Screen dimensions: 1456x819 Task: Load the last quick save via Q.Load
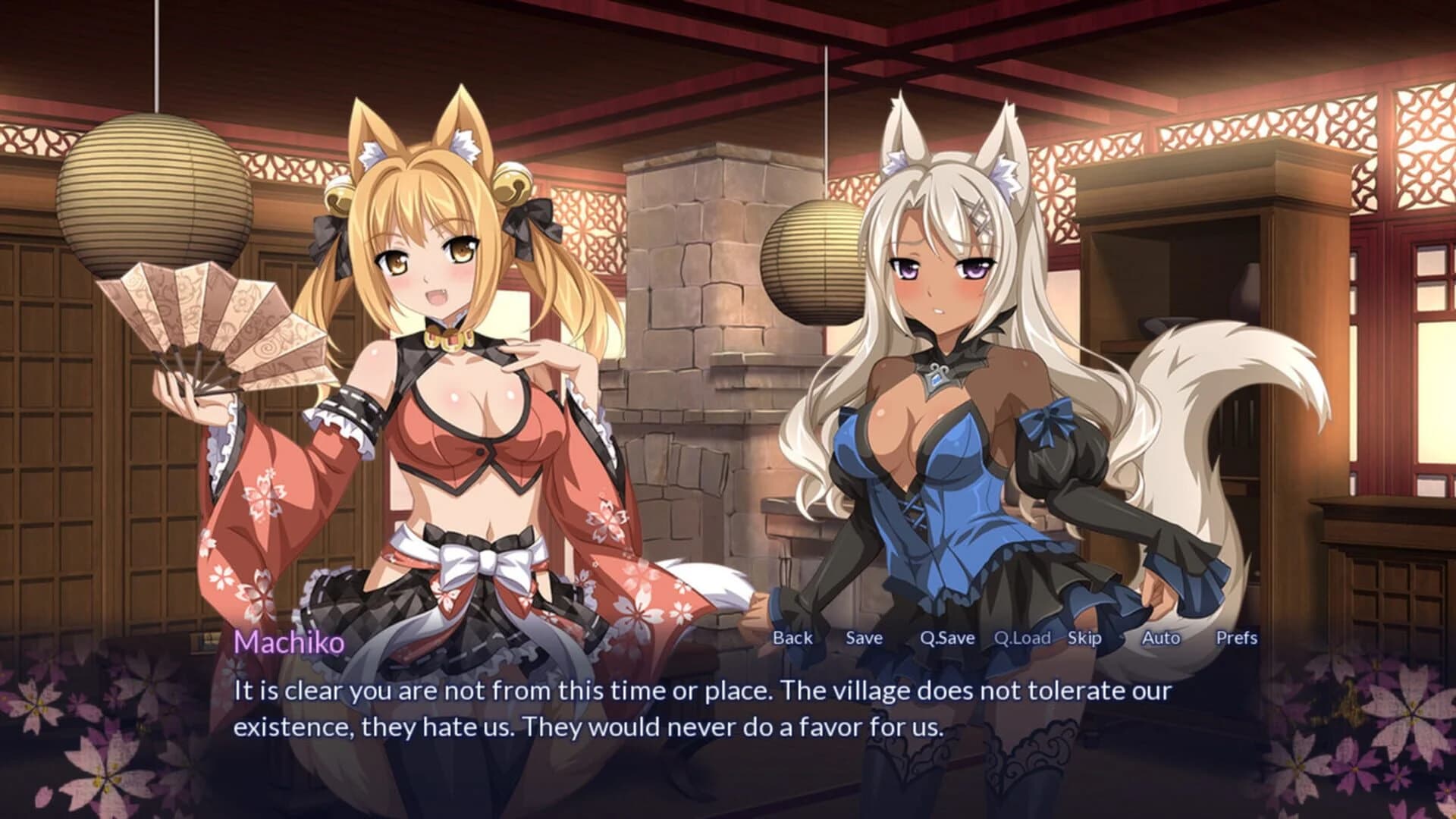click(x=1024, y=638)
